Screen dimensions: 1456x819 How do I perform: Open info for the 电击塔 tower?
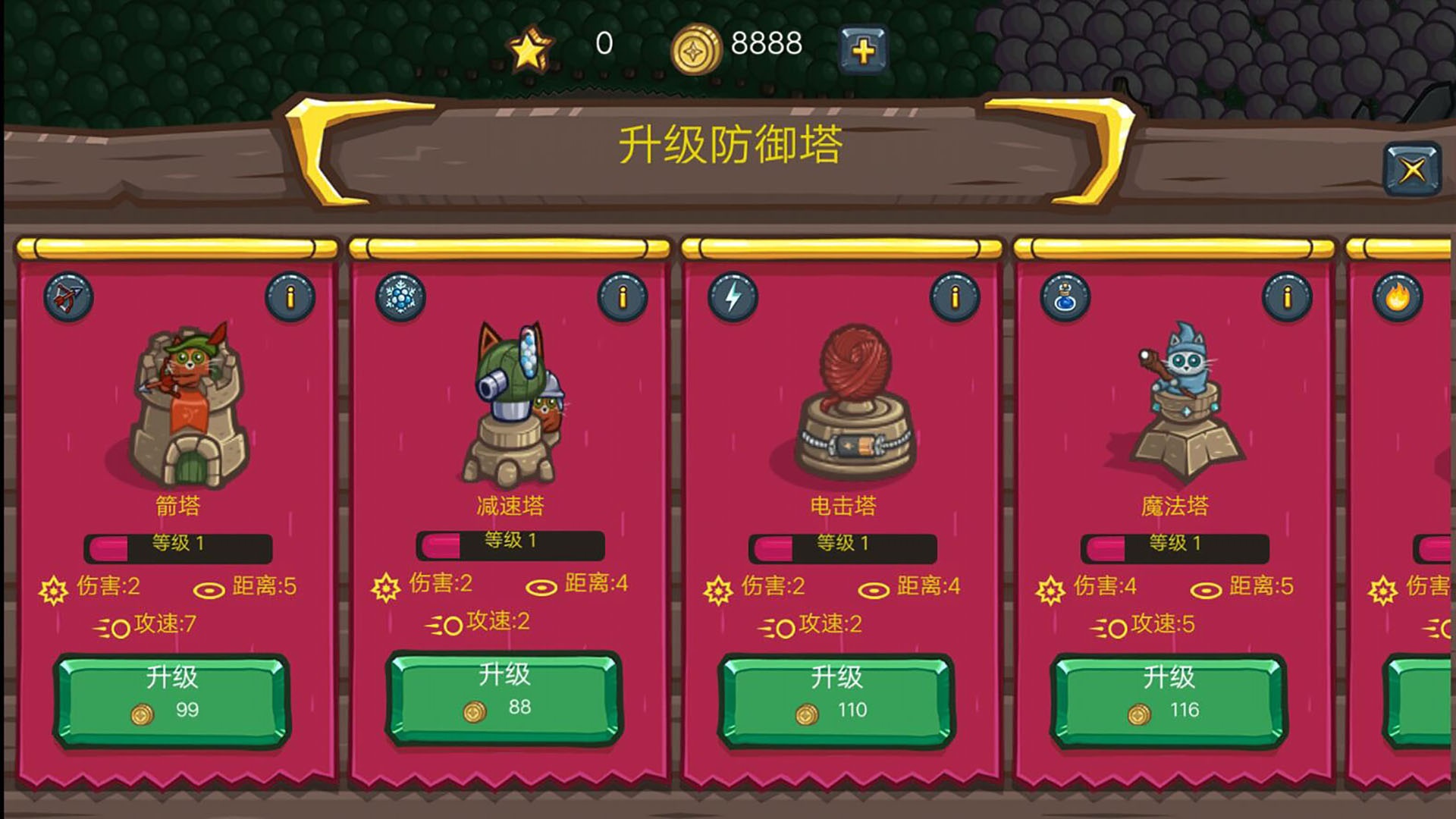coord(955,297)
